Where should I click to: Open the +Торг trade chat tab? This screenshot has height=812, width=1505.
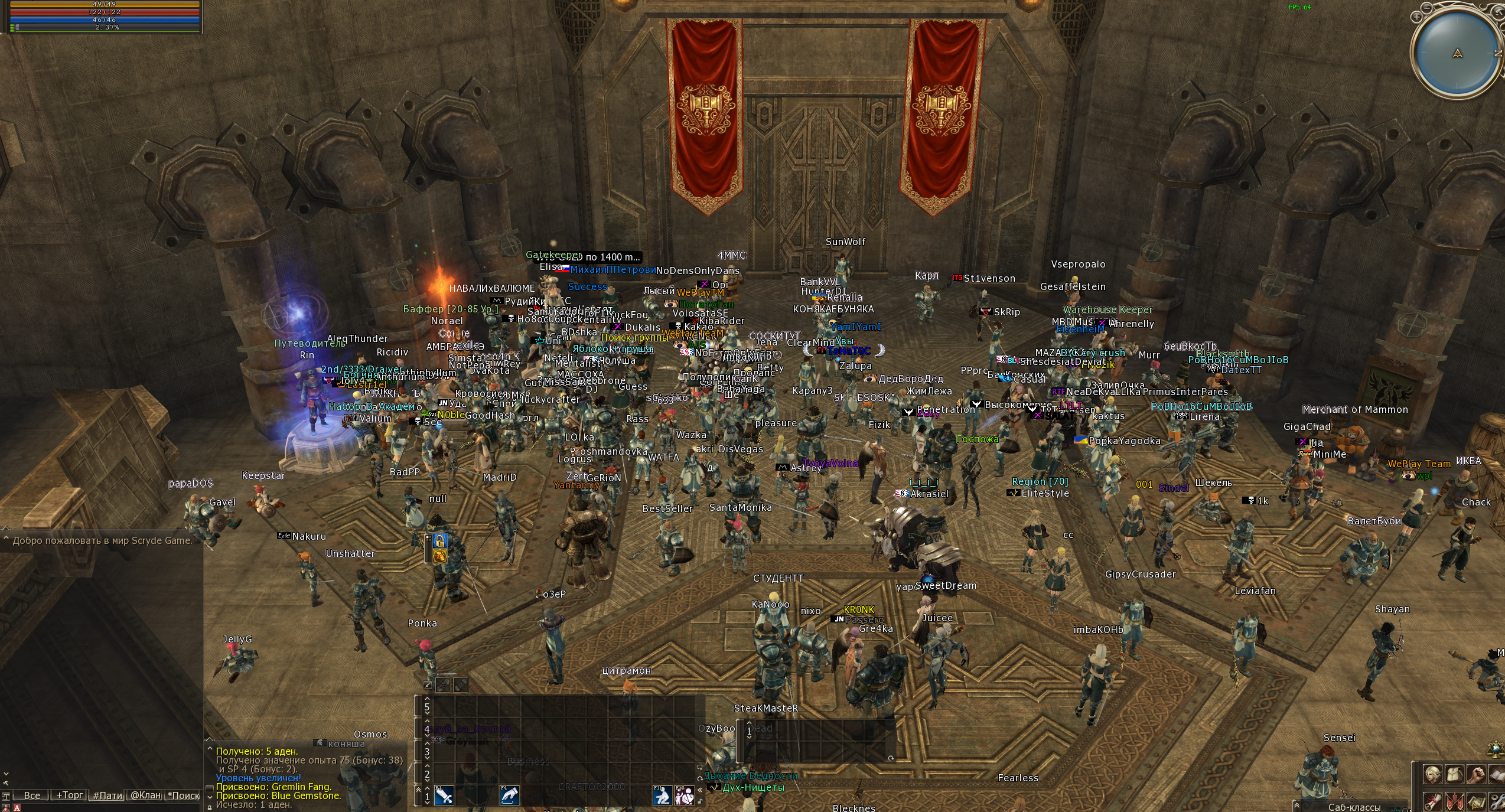(x=69, y=795)
